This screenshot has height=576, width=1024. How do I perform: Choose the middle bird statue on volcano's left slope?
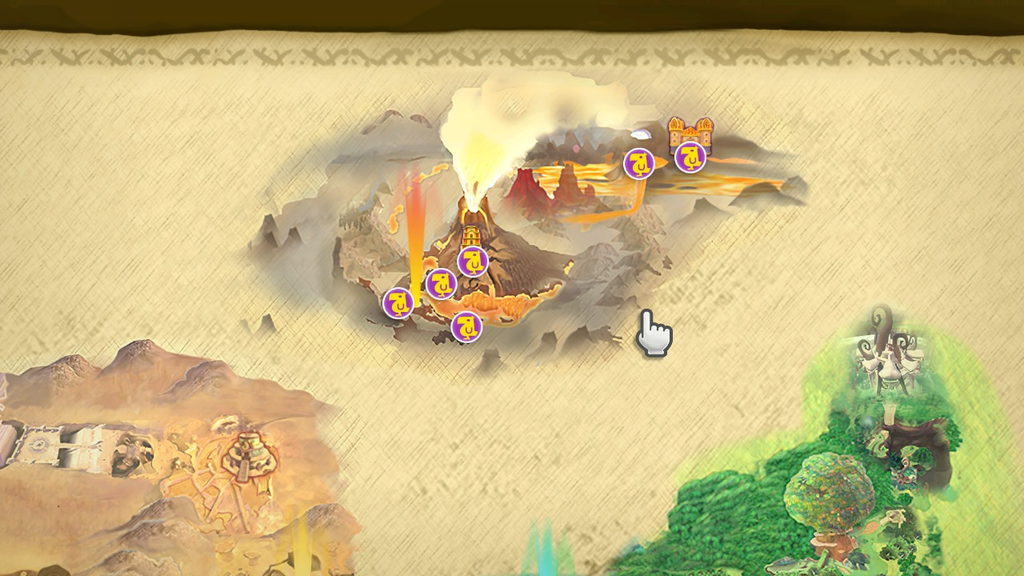[441, 284]
